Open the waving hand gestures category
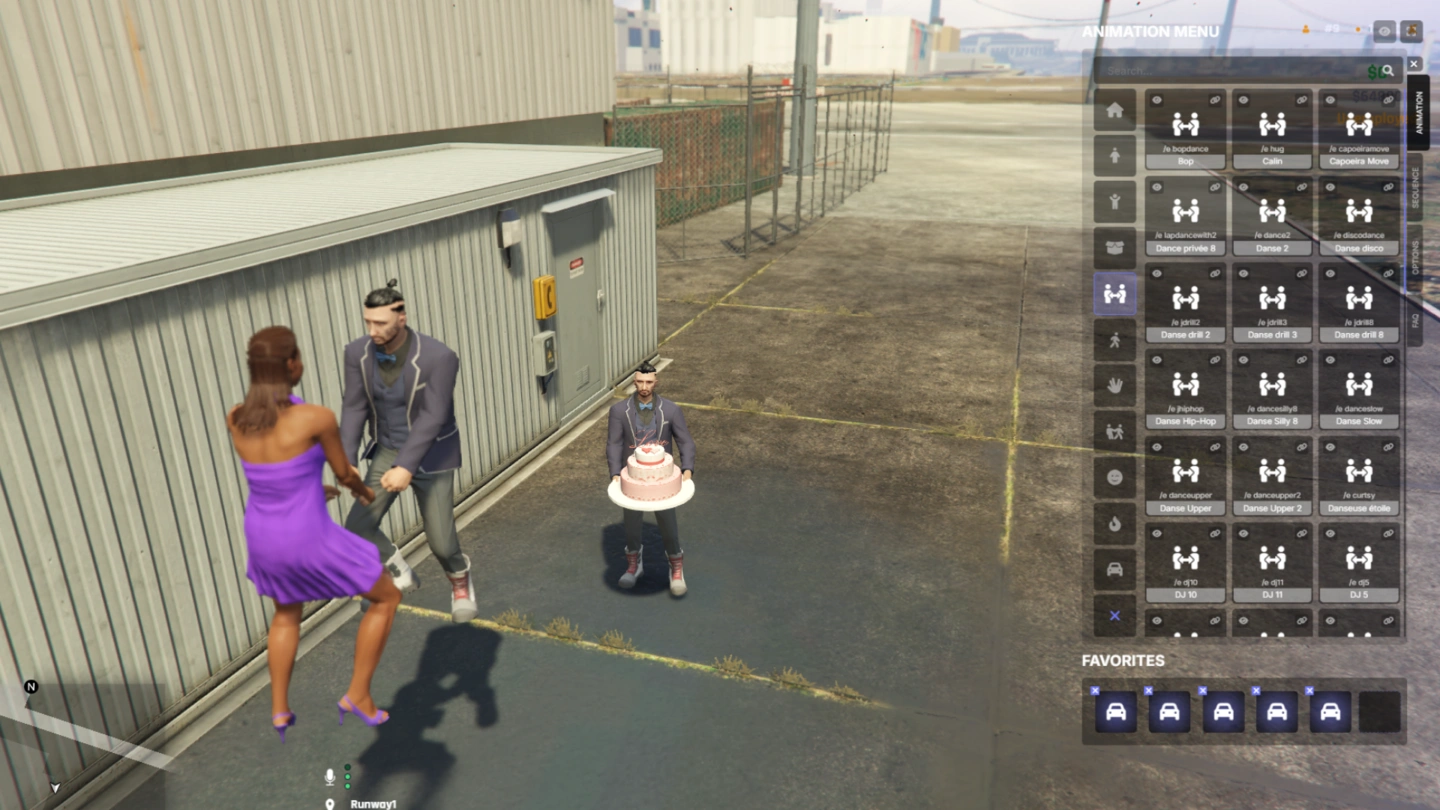Screen dimensions: 1440x810 pos(1115,386)
